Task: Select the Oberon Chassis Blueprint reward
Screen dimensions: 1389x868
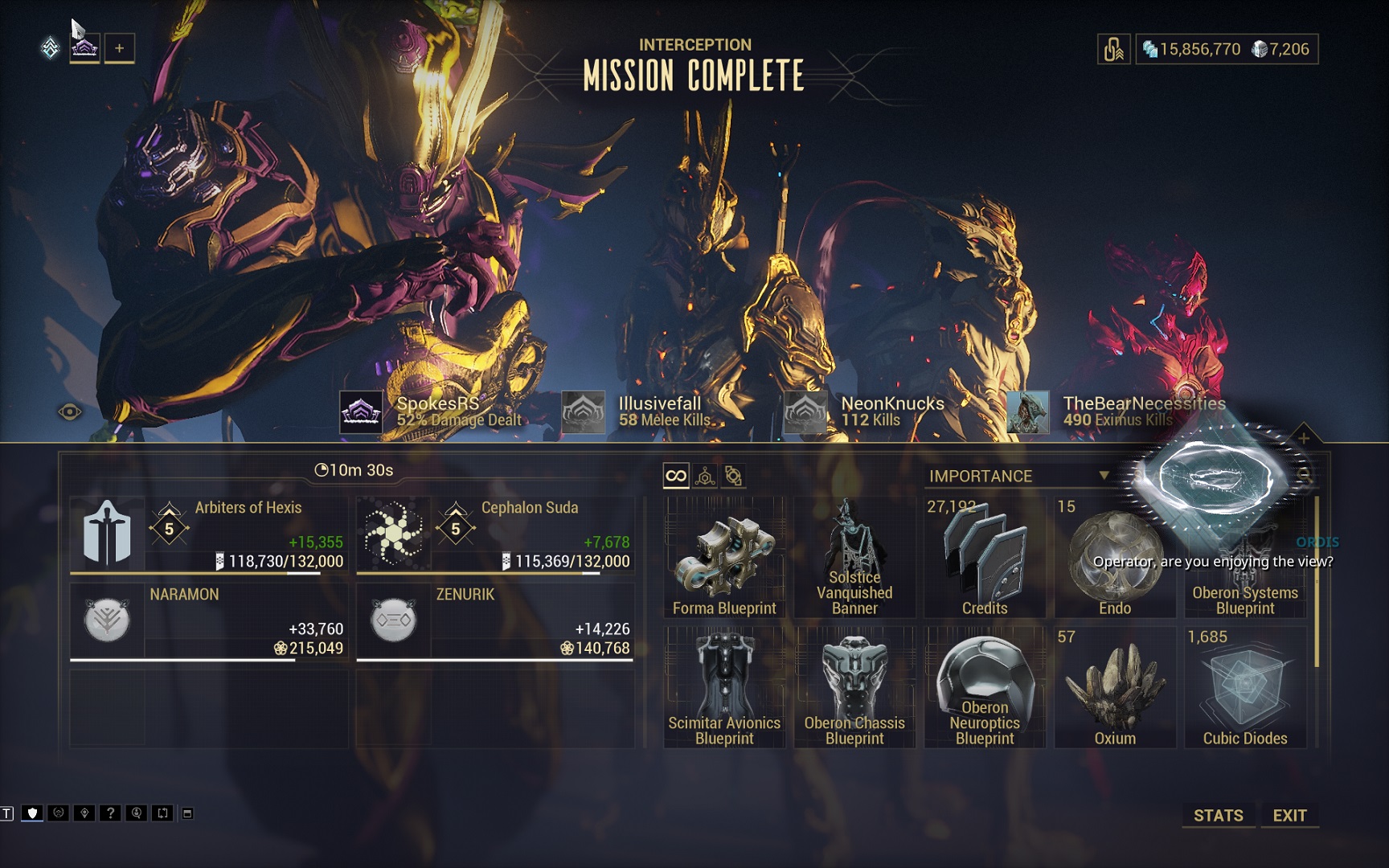Action: 854,688
